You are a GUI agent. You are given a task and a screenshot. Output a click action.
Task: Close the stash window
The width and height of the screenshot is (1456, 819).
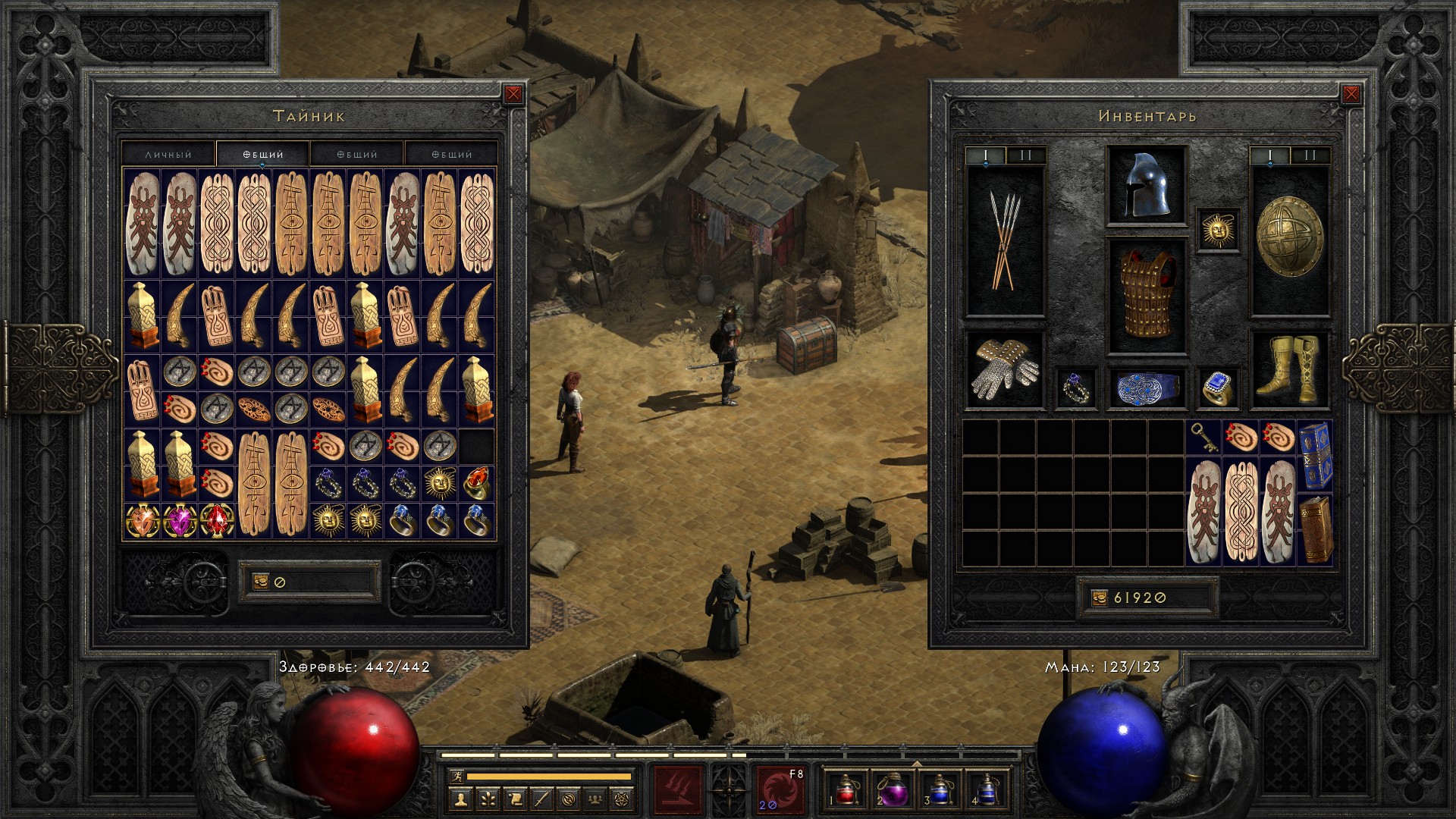513,94
